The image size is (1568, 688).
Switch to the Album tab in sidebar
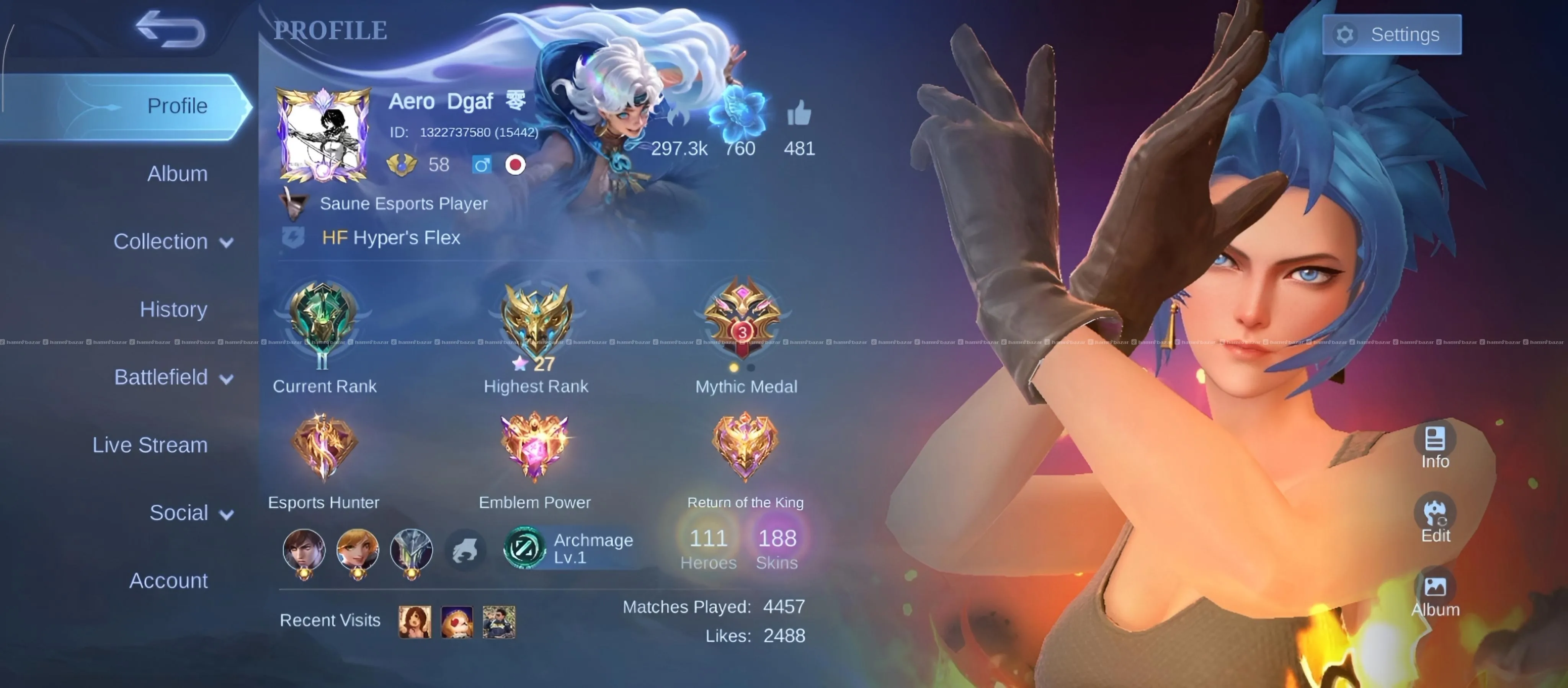coord(177,174)
